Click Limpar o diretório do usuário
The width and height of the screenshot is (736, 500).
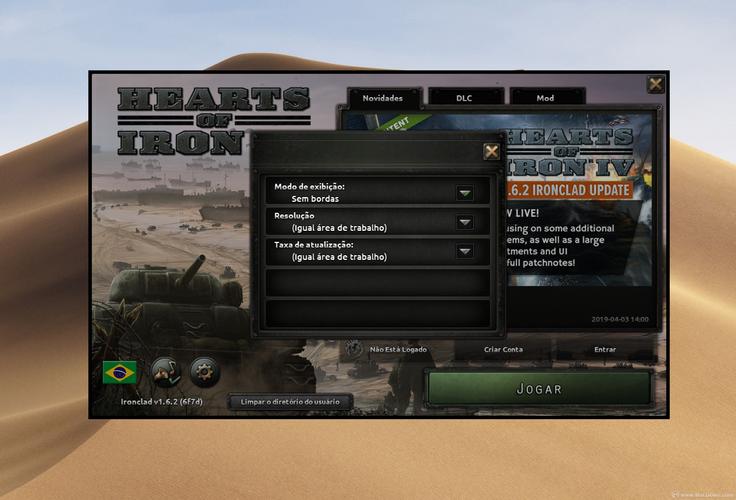290,402
